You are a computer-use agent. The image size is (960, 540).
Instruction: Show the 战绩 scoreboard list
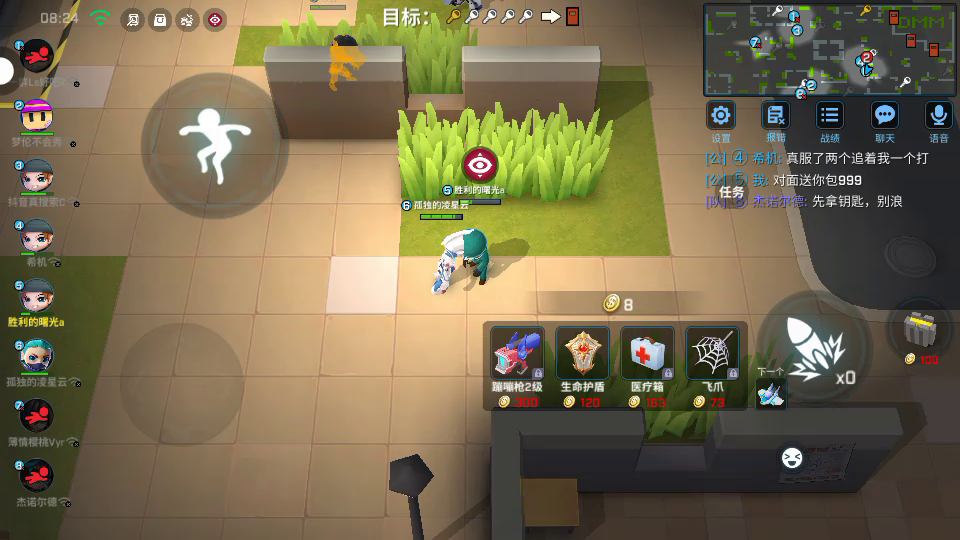829,116
